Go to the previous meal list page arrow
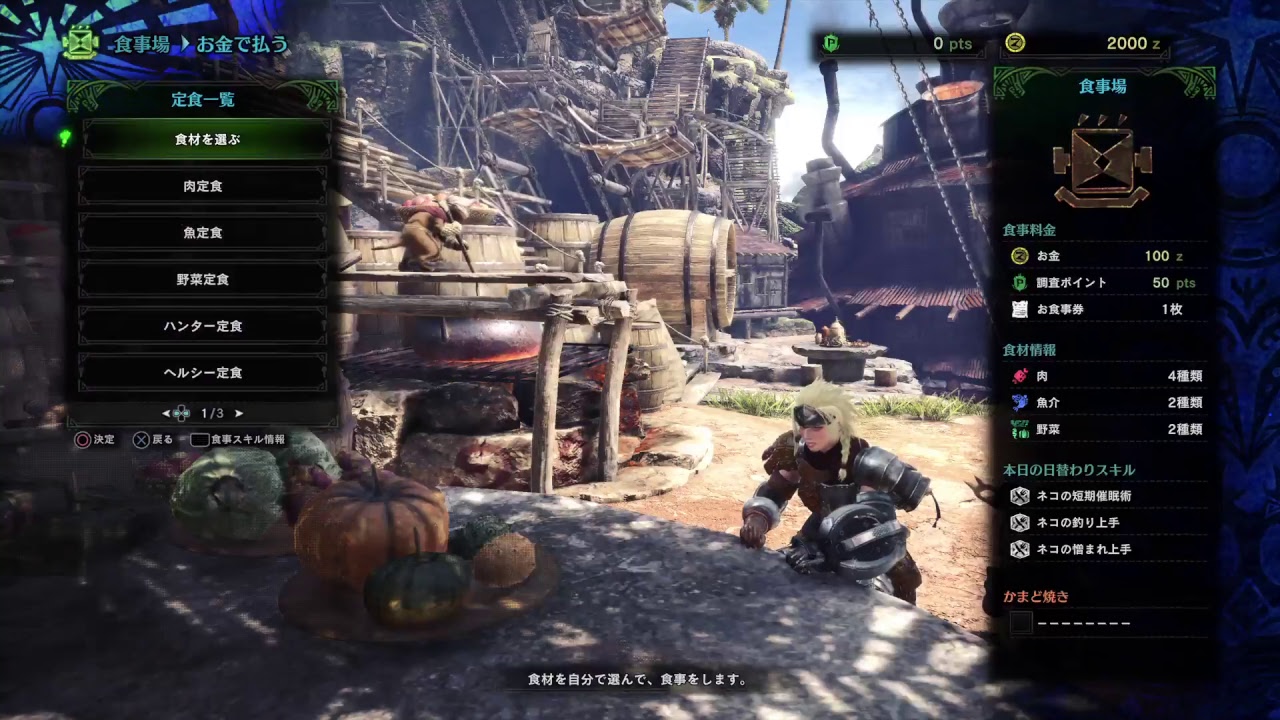Viewport: 1280px width, 720px height. click(166, 413)
